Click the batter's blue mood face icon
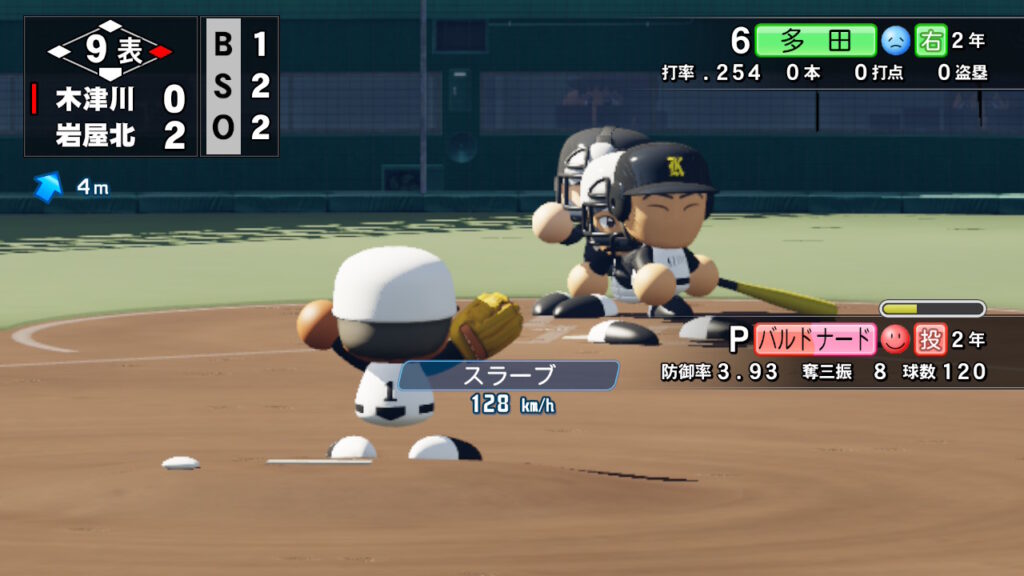The image size is (1024, 576). pyautogui.click(x=894, y=41)
